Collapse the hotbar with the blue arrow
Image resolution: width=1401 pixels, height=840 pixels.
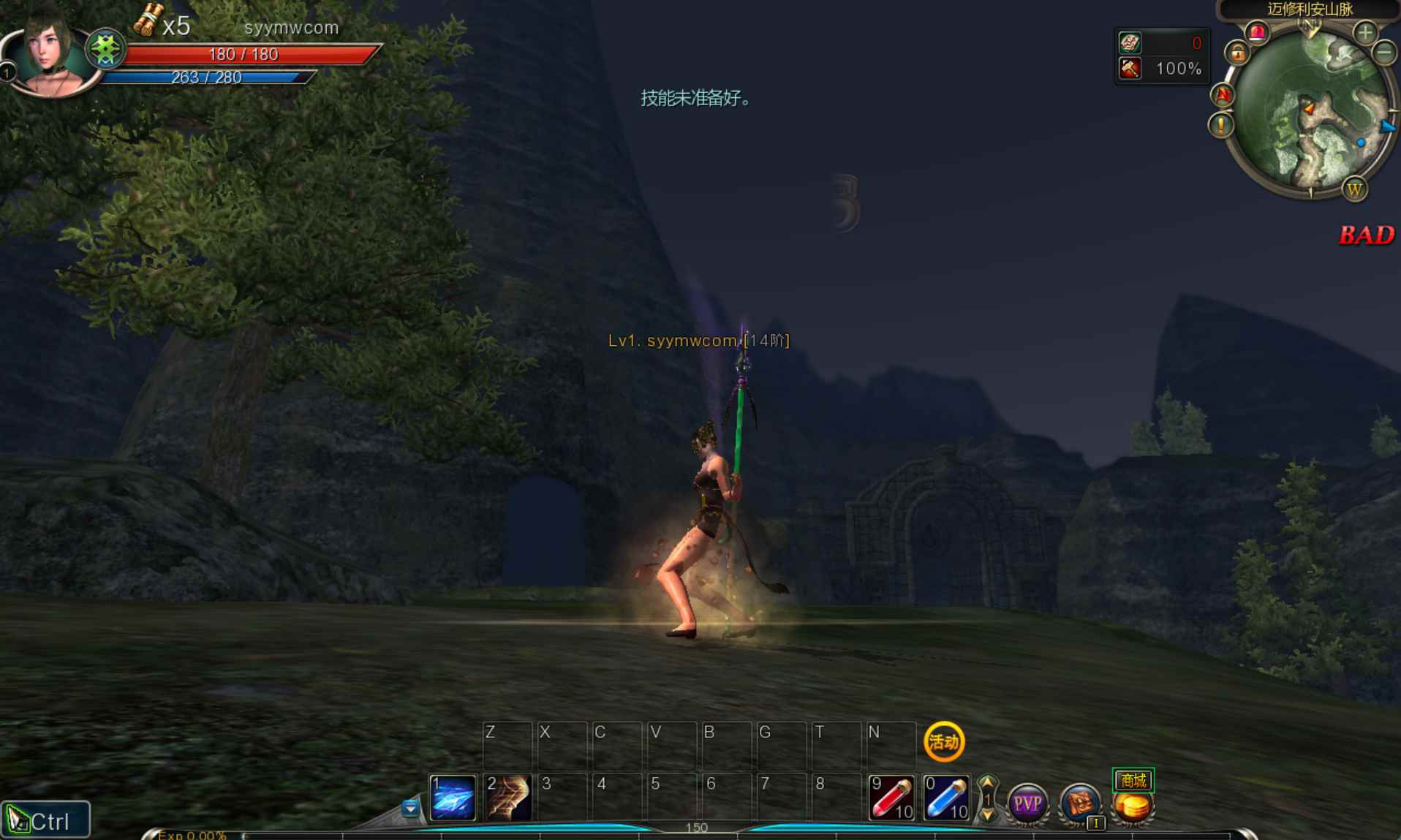tap(410, 809)
